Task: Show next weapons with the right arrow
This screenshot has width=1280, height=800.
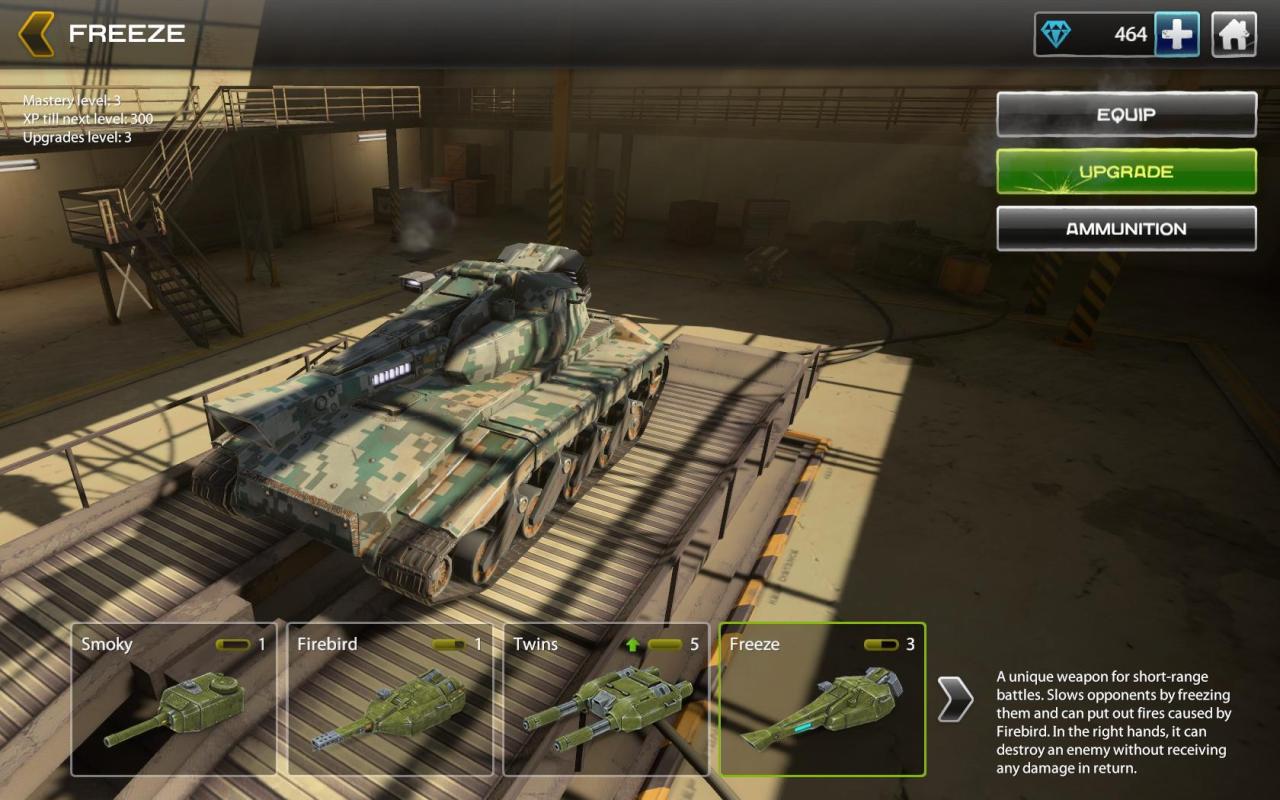Action: point(955,699)
